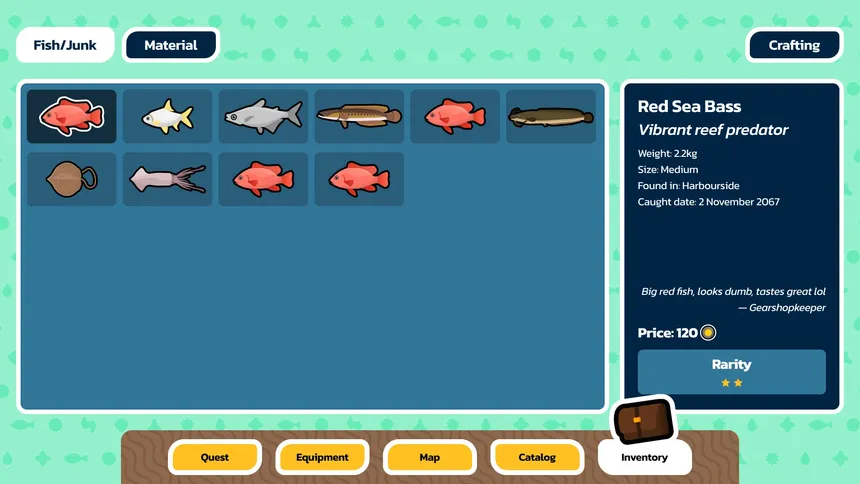This screenshot has width=860, height=484.
Task: Switch to the Fish/Junk tab
Action: pyautogui.click(x=65, y=45)
